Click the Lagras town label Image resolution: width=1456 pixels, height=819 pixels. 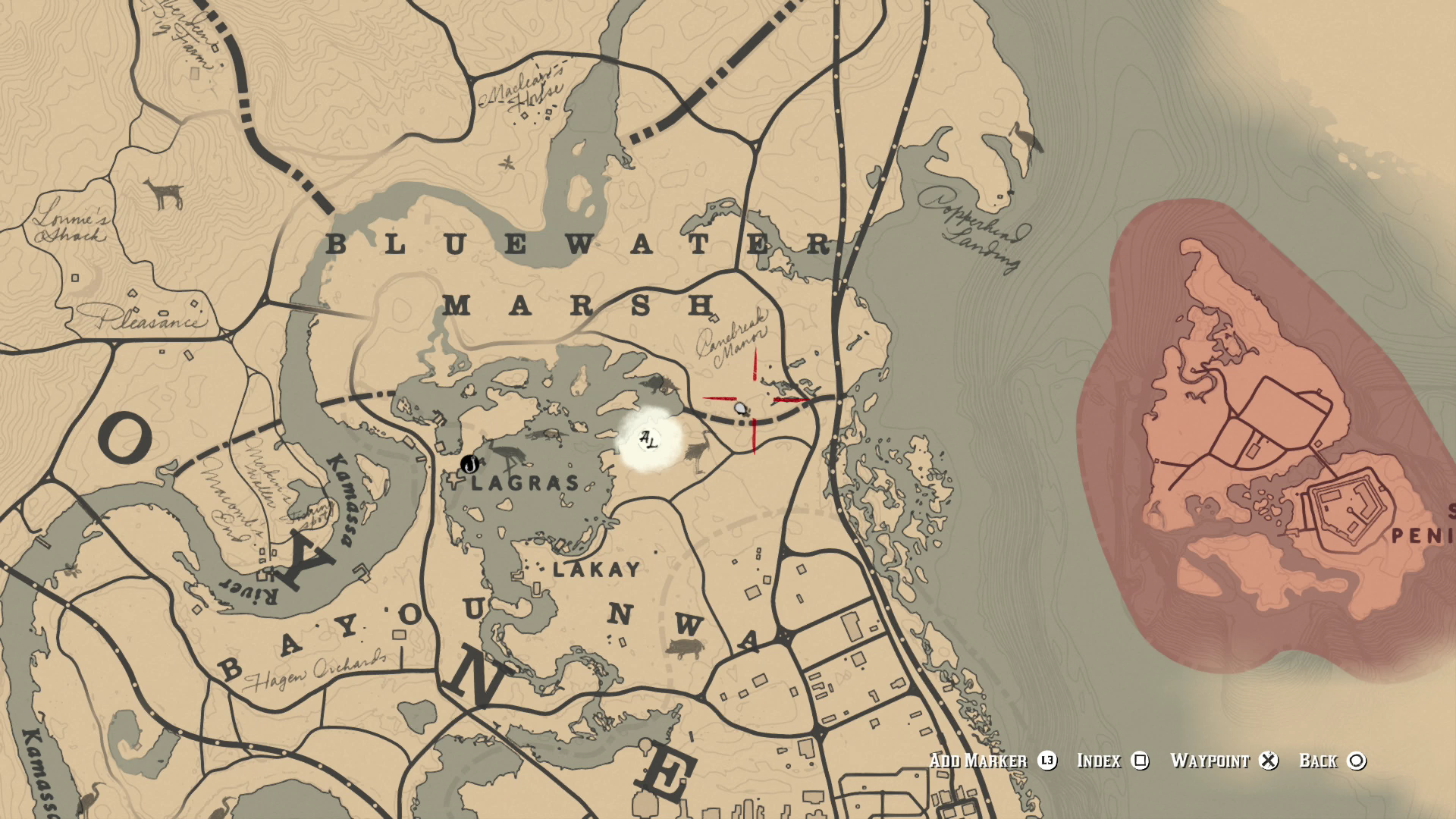coord(523,482)
